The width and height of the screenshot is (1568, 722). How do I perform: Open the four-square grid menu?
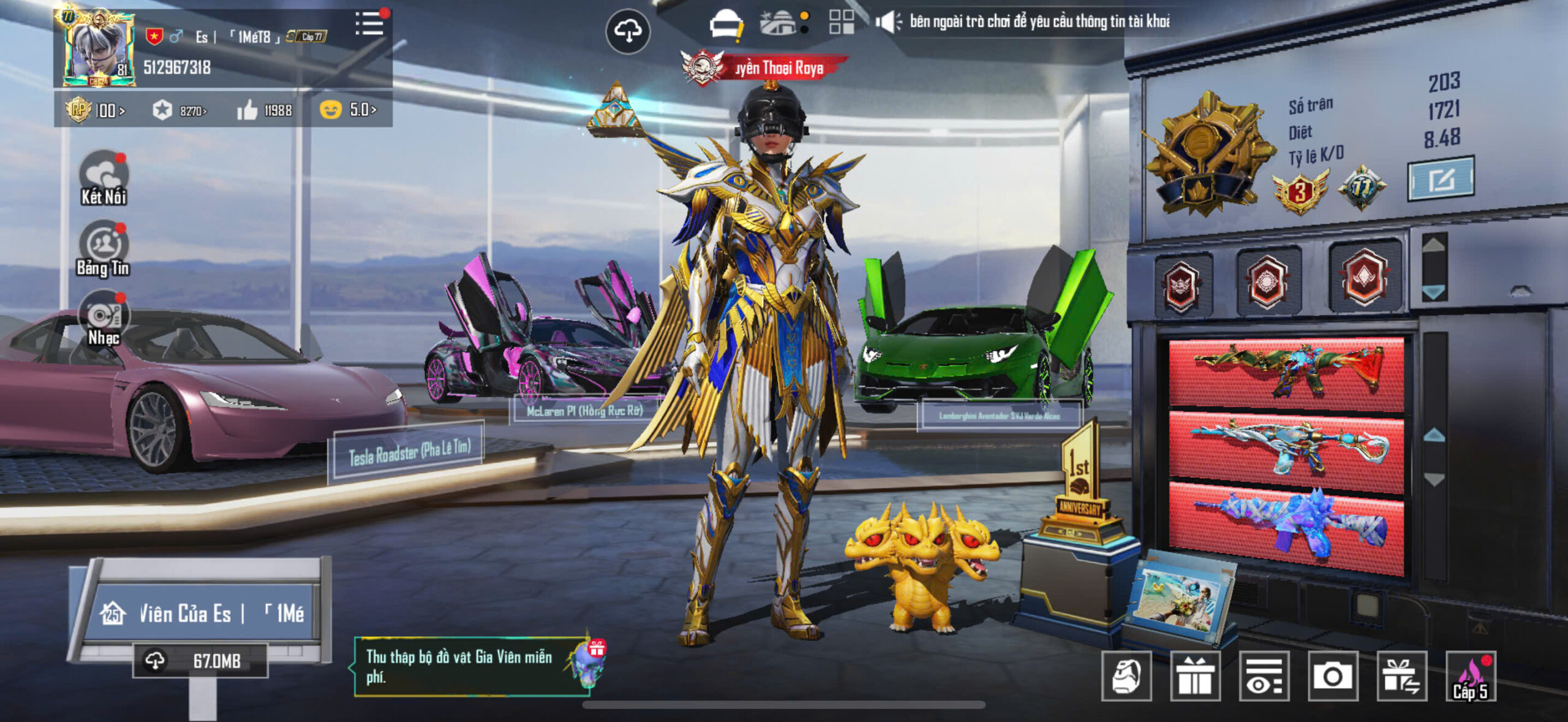842,22
